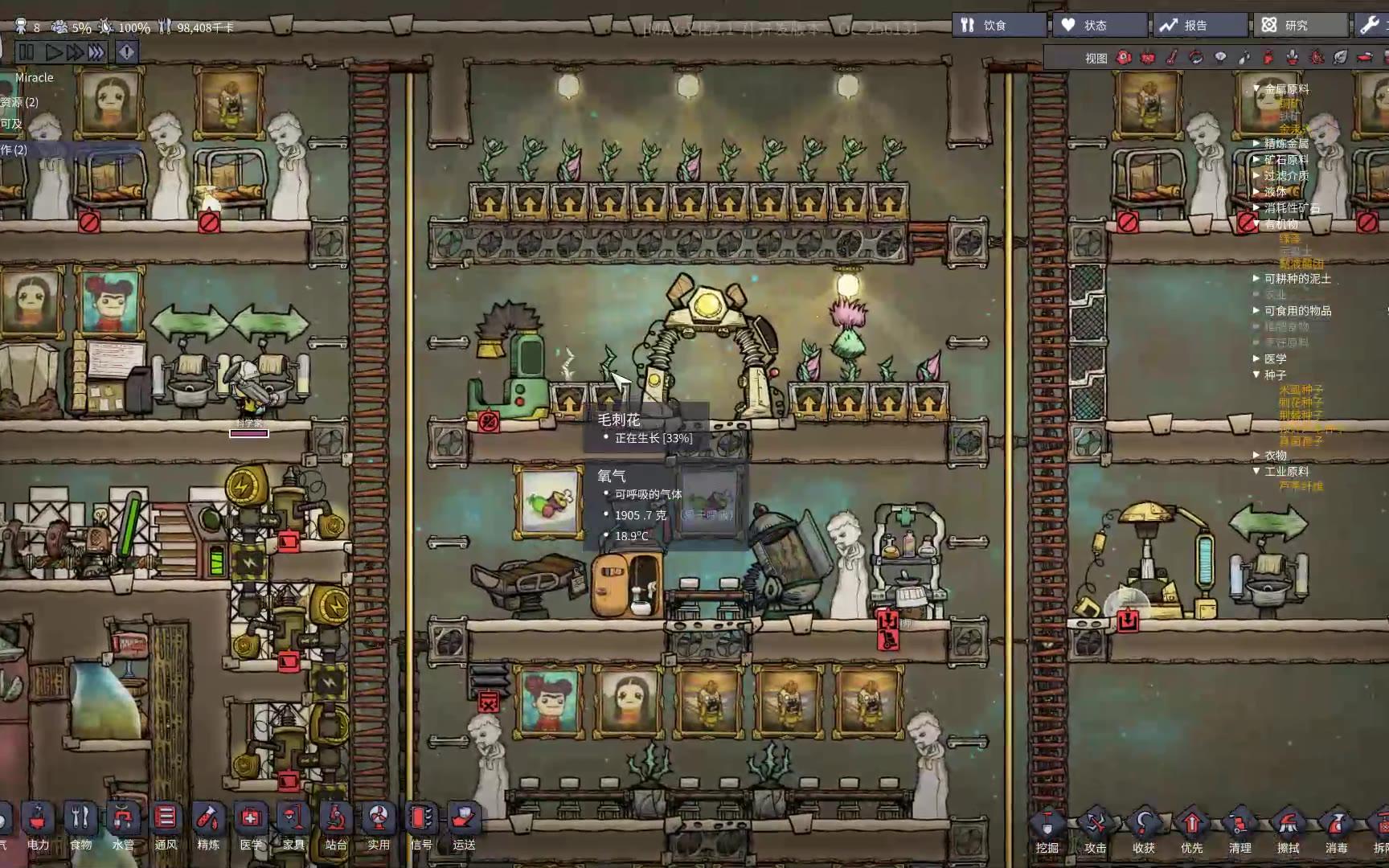Toggle the red alert diamond button

pyautogui.click(x=127, y=52)
